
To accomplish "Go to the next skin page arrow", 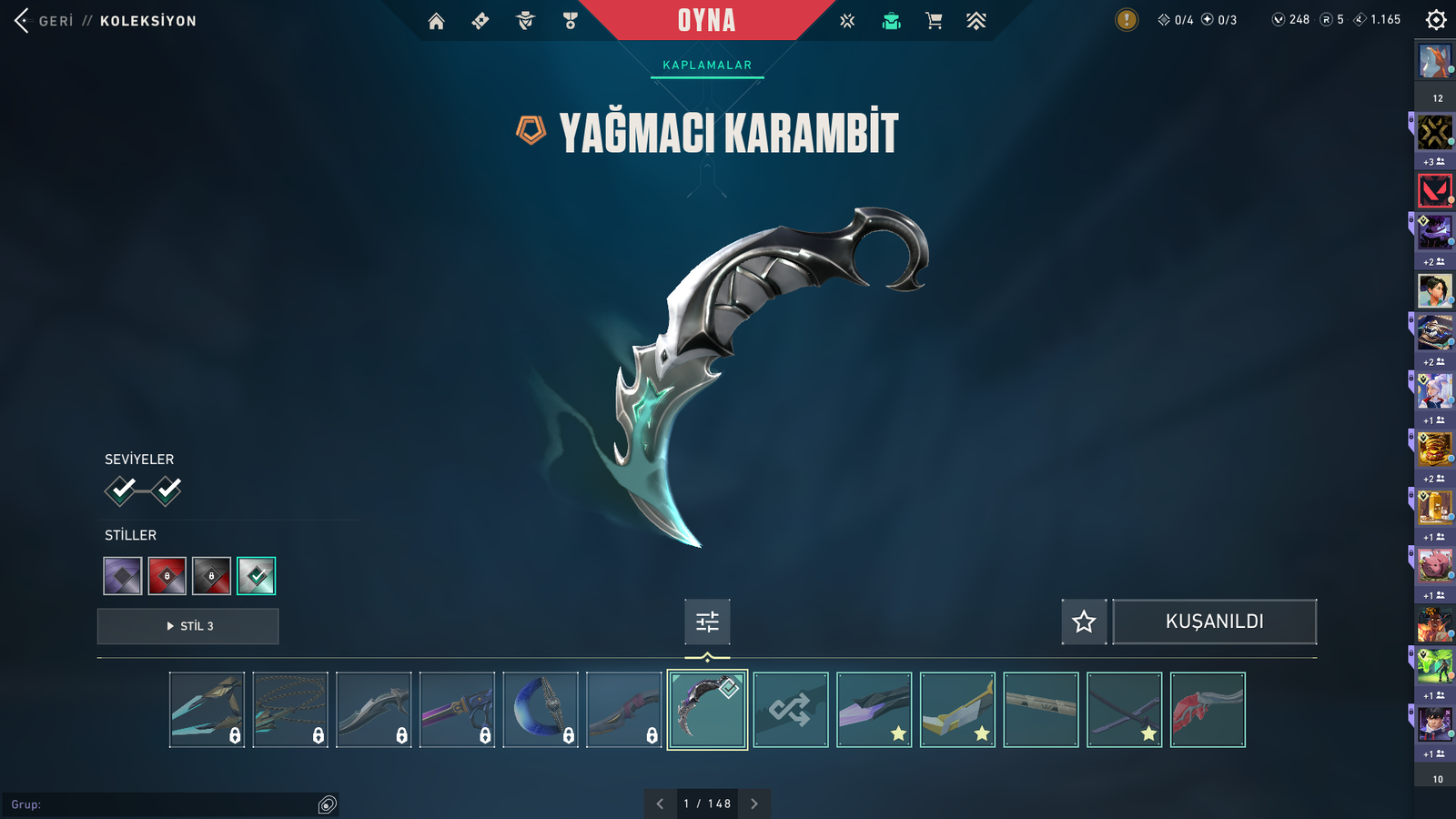I will click(x=754, y=804).
